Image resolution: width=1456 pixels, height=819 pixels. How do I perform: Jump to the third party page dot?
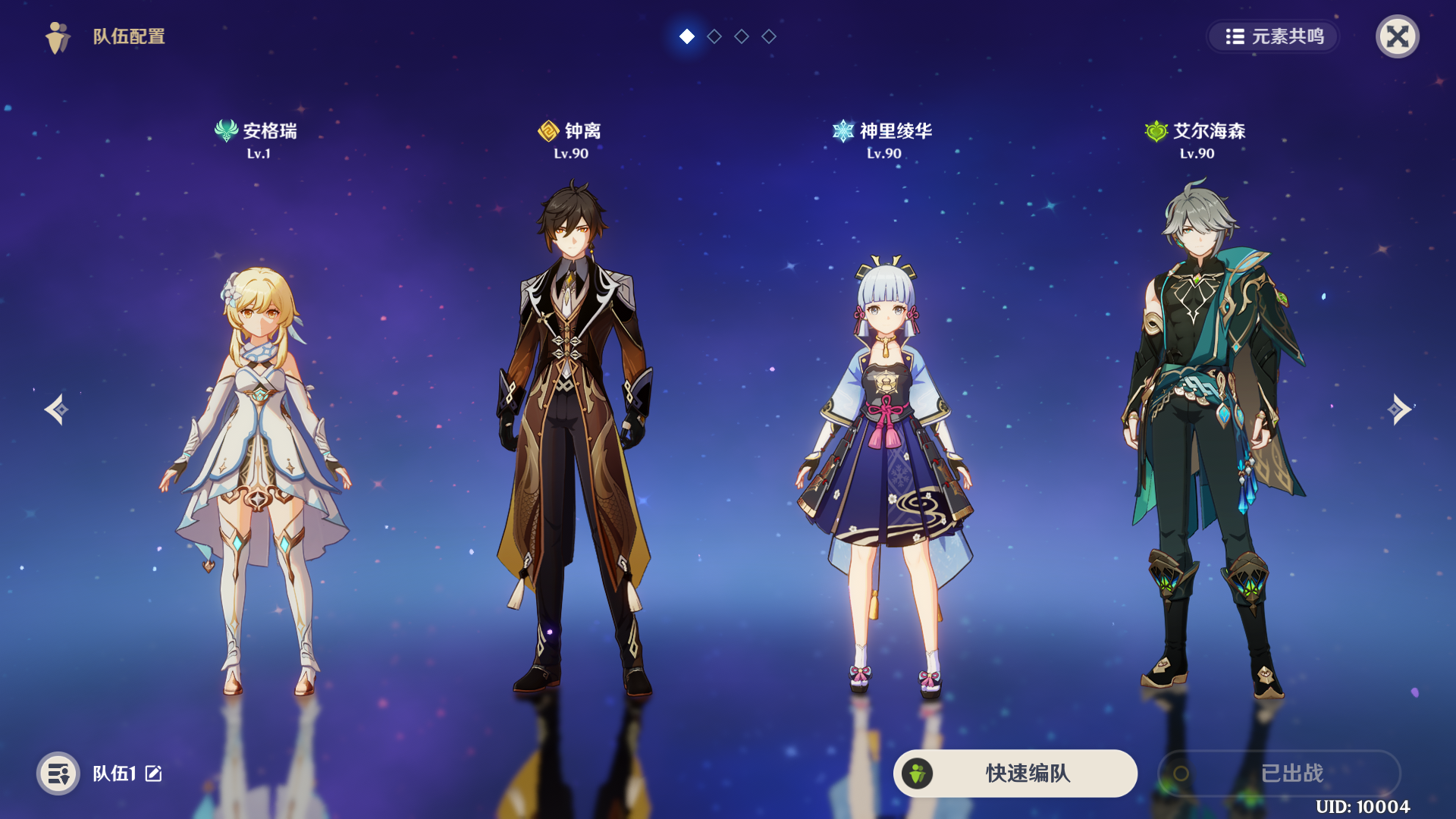[742, 36]
